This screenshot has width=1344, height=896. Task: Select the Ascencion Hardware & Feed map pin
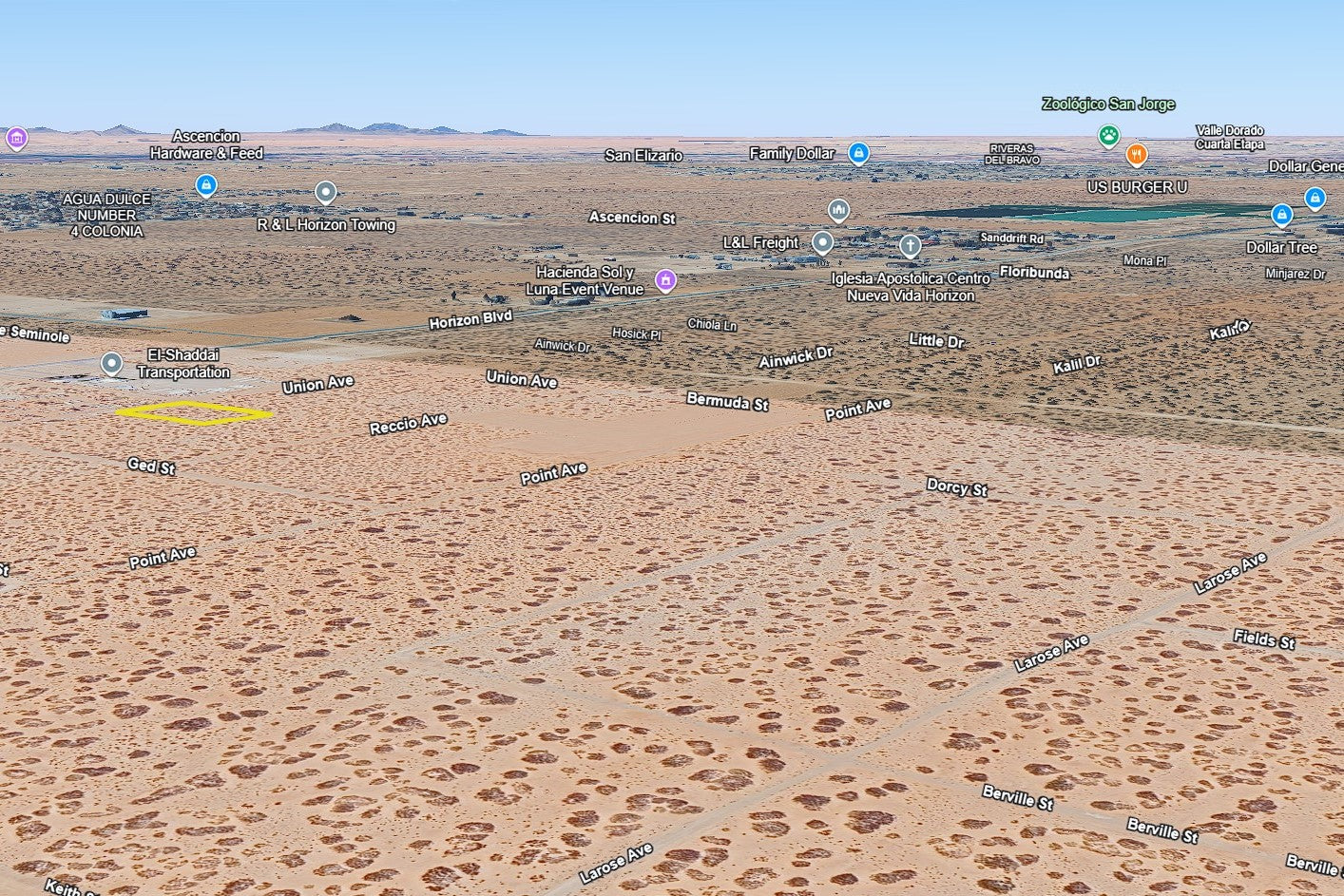click(205, 184)
